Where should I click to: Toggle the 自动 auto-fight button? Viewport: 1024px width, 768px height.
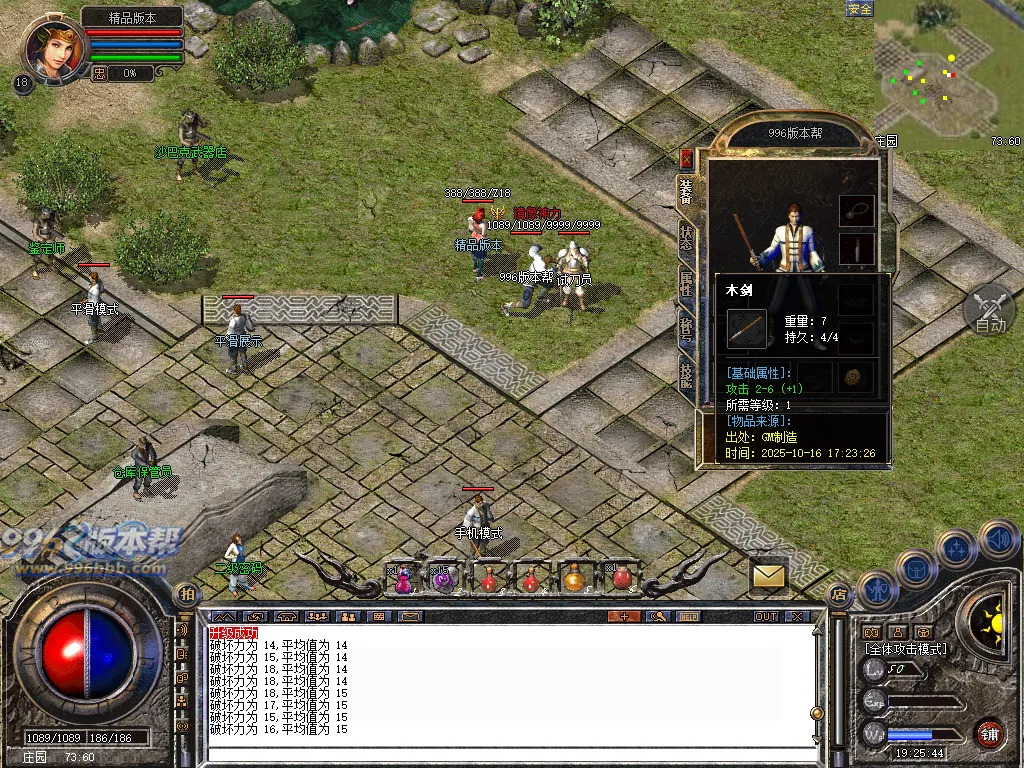[989, 310]
